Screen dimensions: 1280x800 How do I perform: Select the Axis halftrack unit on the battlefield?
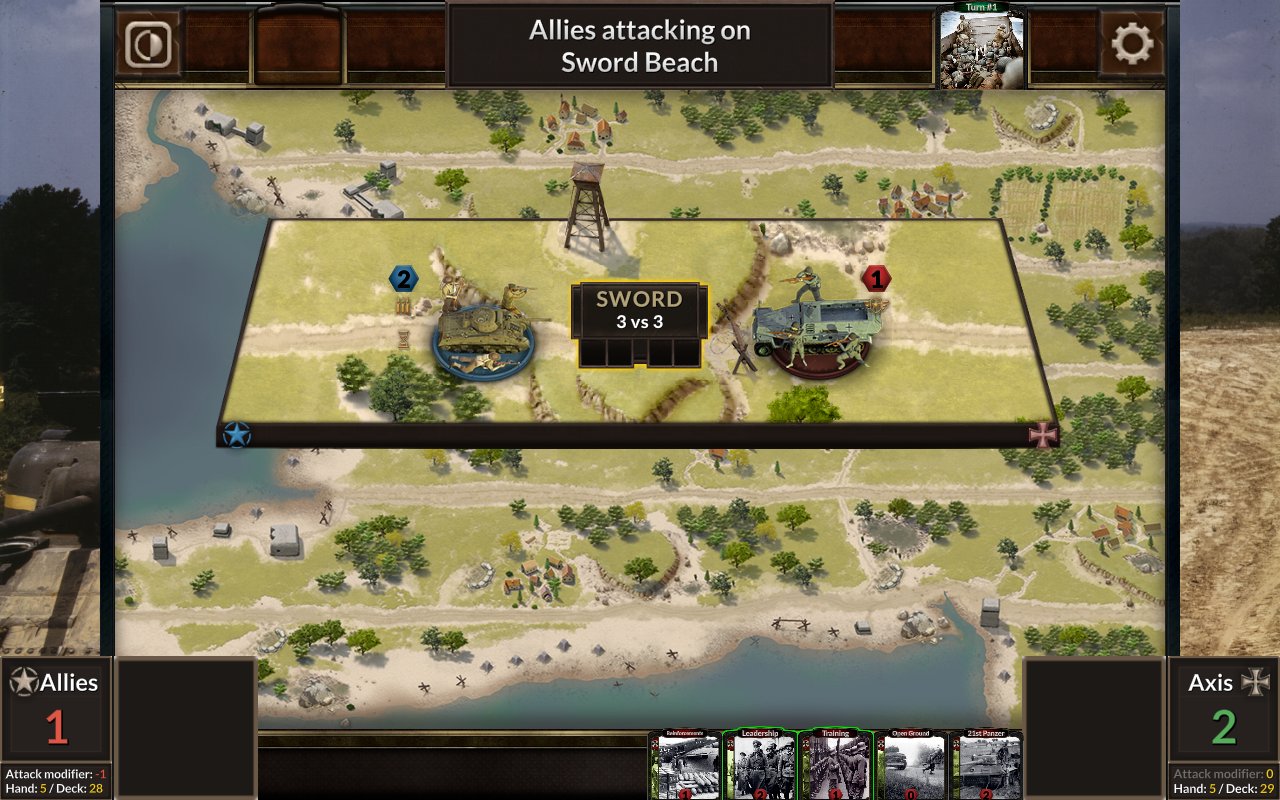point(820,330)
